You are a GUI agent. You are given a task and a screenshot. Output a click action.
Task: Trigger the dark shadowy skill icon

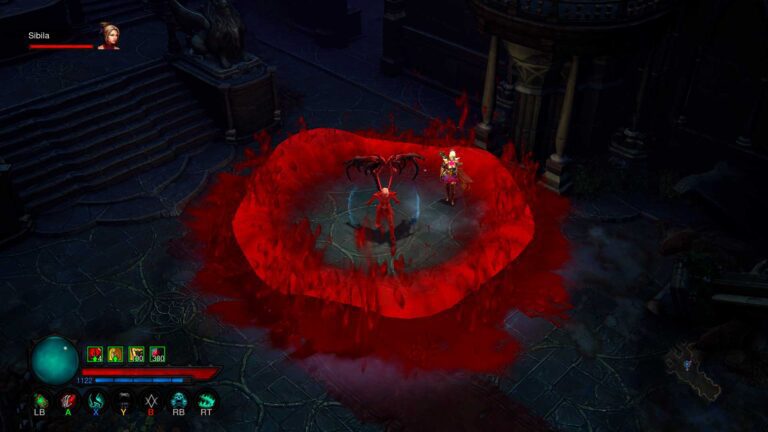tap(124, 400)
